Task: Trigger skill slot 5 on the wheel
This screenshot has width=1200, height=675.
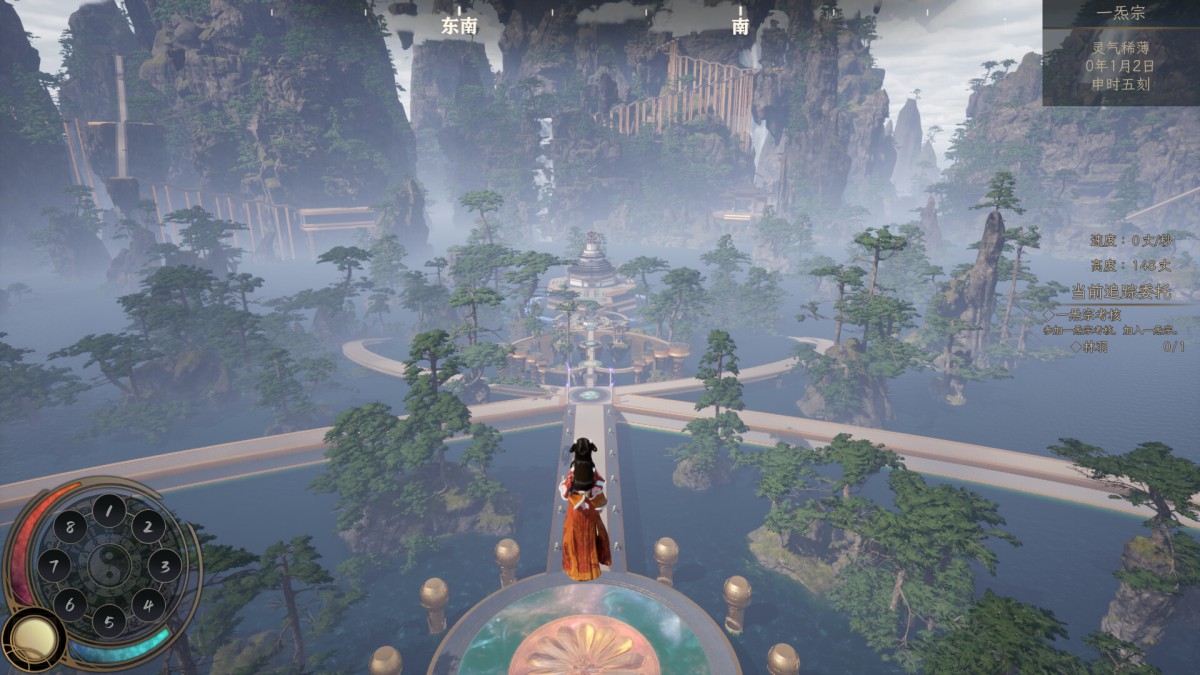Action: pos(109,620)
